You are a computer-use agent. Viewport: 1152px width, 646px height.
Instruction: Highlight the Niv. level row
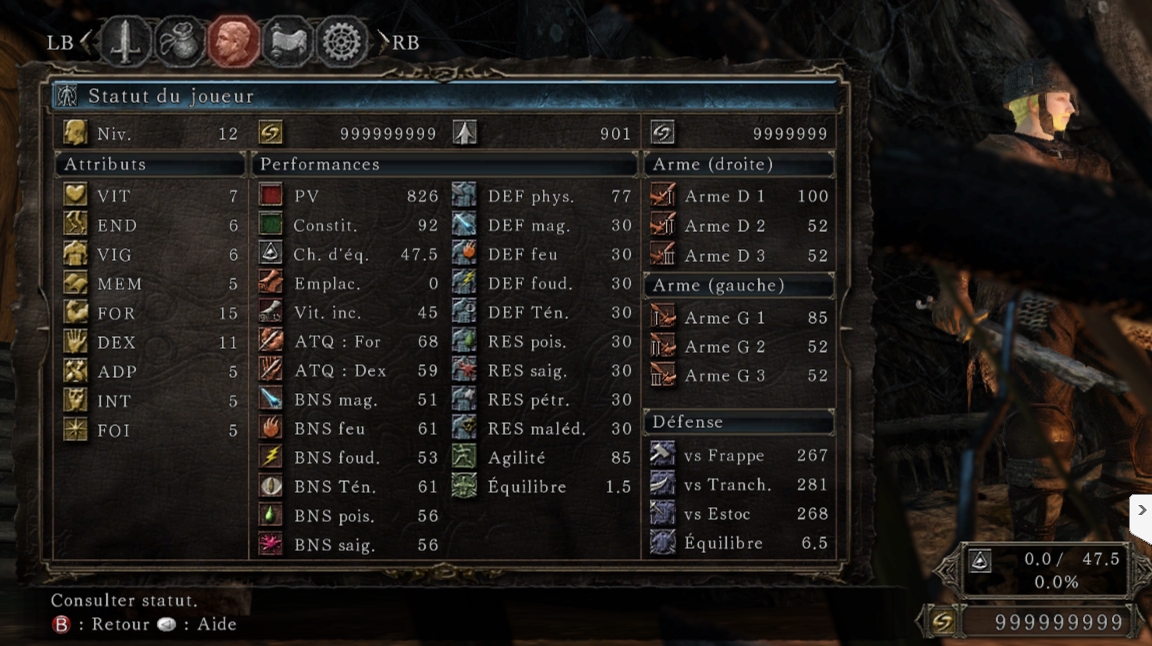[x=150, y=134]
